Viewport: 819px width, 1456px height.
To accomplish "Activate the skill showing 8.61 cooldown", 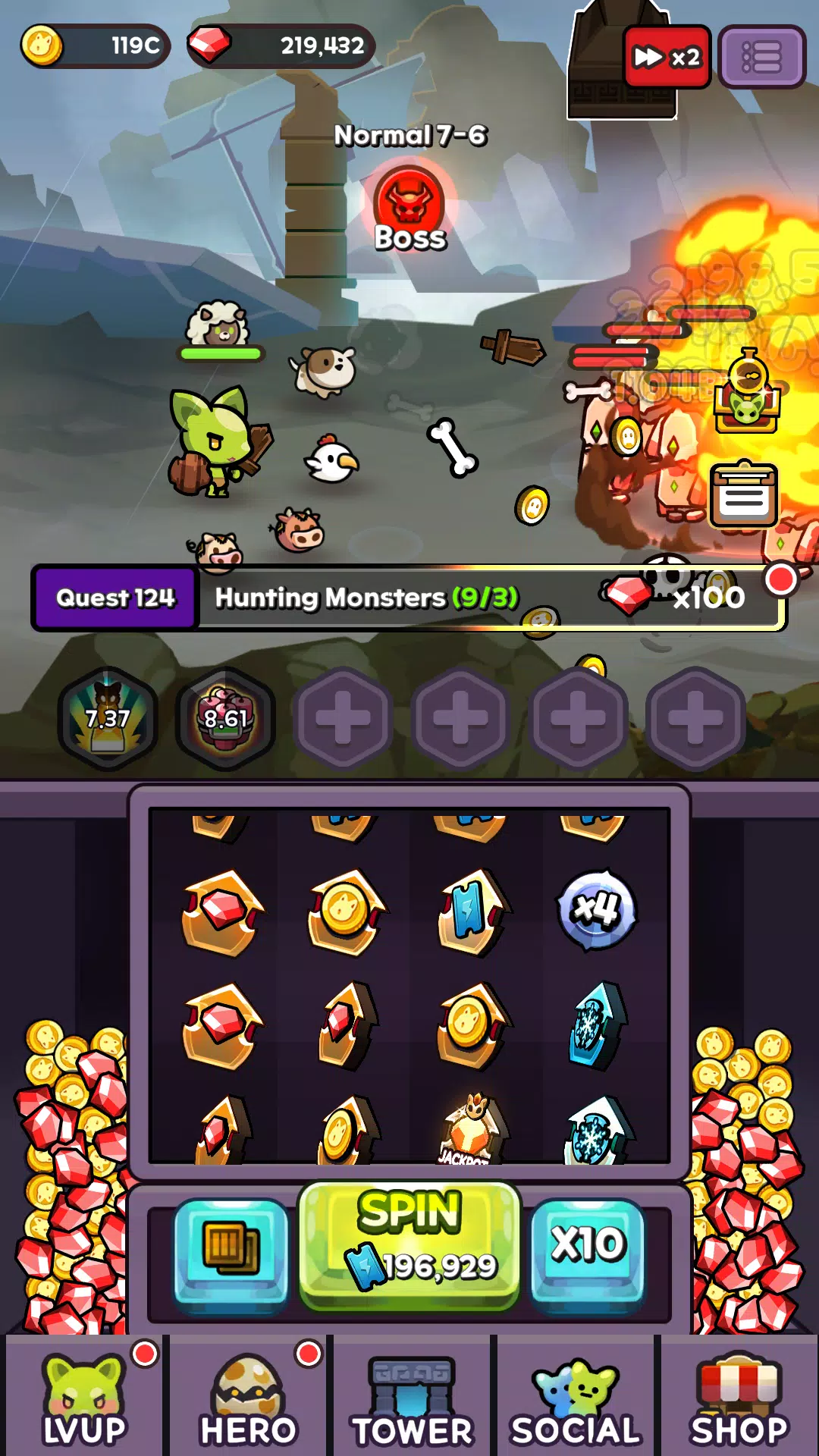I will (225, 718).
